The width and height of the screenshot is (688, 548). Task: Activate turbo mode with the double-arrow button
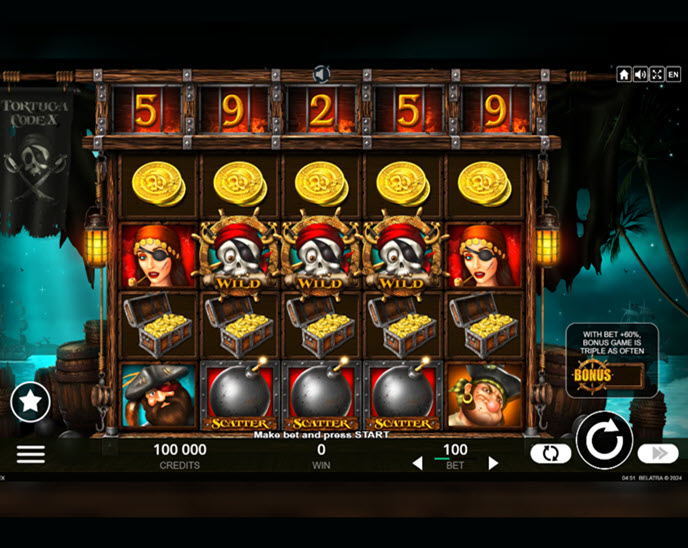coord(657,454)
